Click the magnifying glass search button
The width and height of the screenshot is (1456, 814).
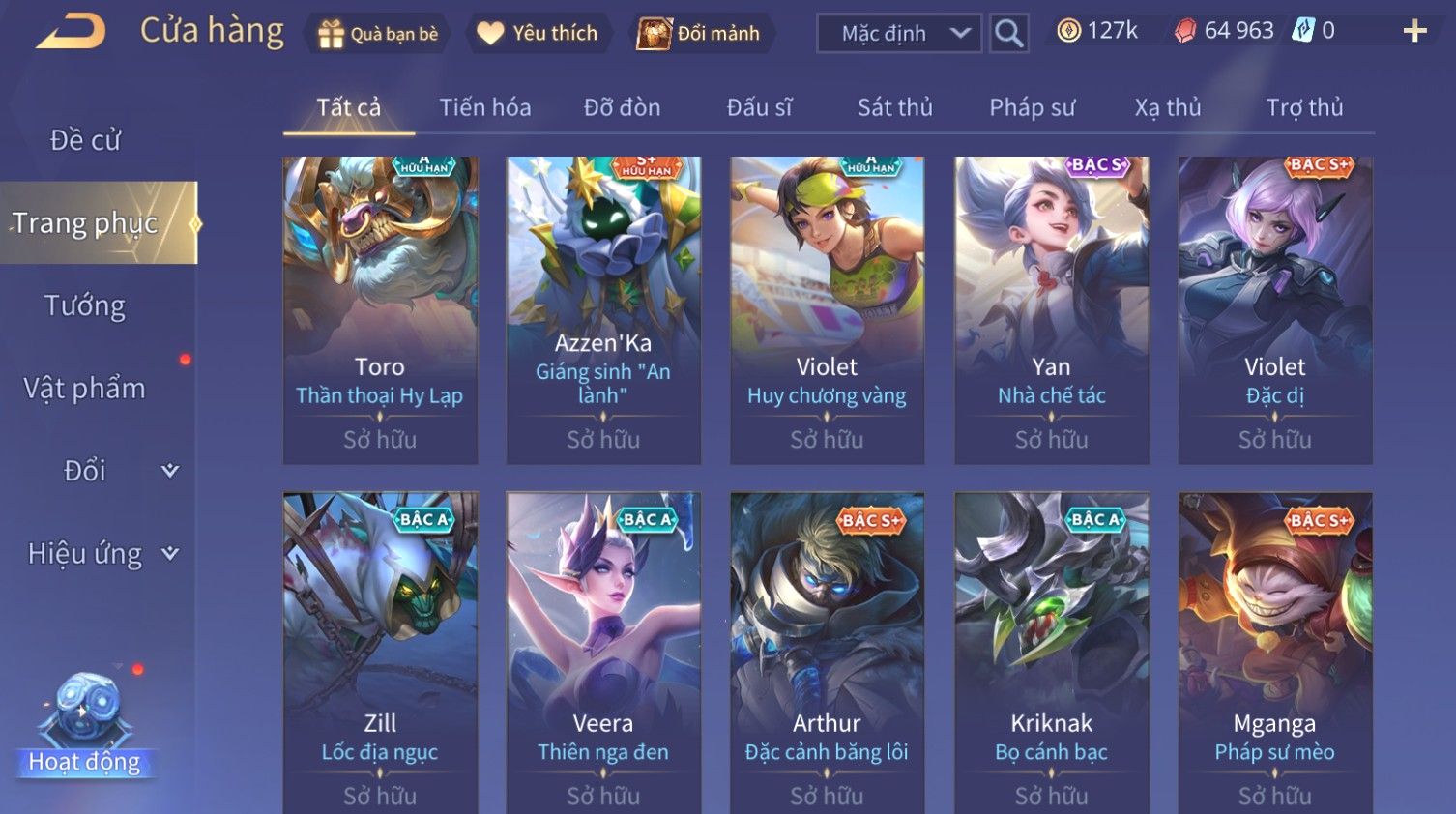click(x=1008, y=34)
